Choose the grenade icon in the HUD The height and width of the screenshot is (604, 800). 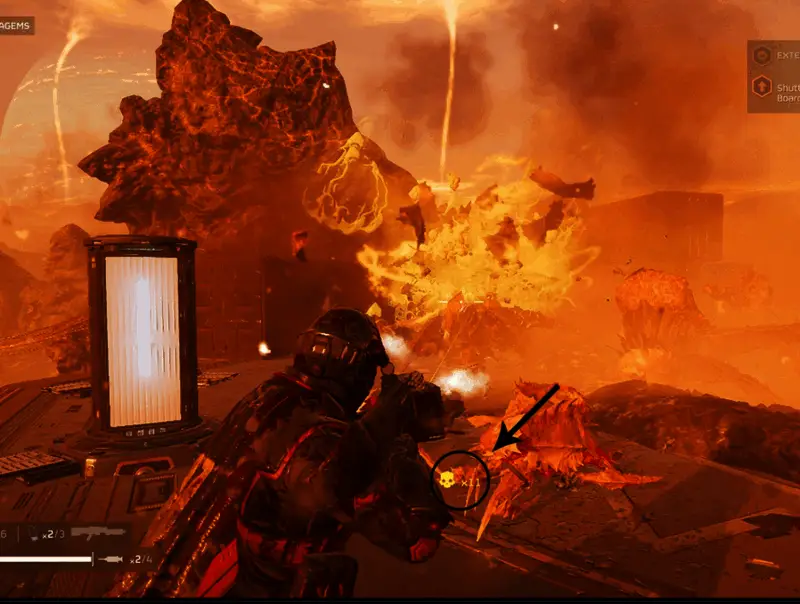(33, 535)
